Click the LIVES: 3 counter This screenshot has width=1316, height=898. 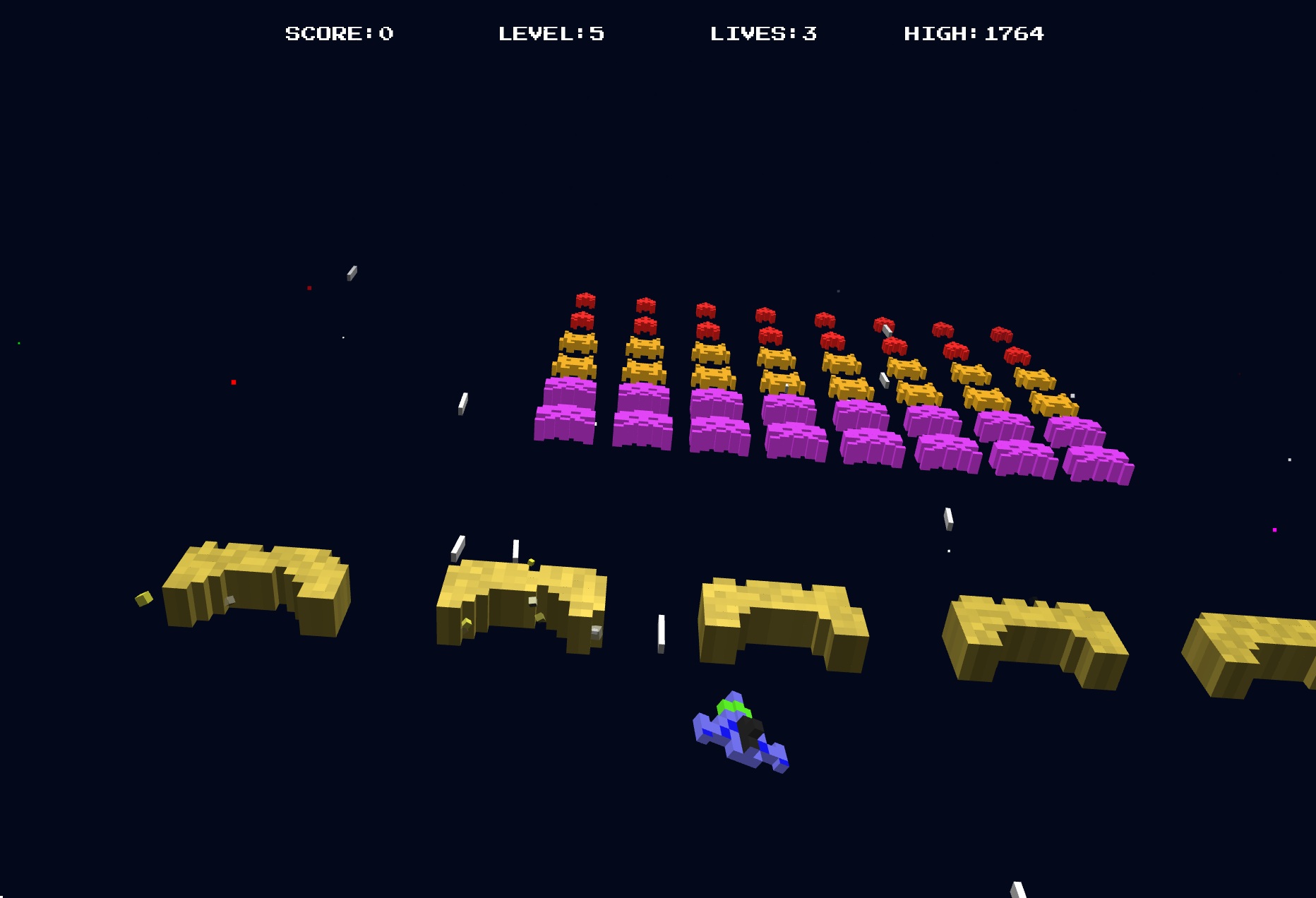[762, 33]
